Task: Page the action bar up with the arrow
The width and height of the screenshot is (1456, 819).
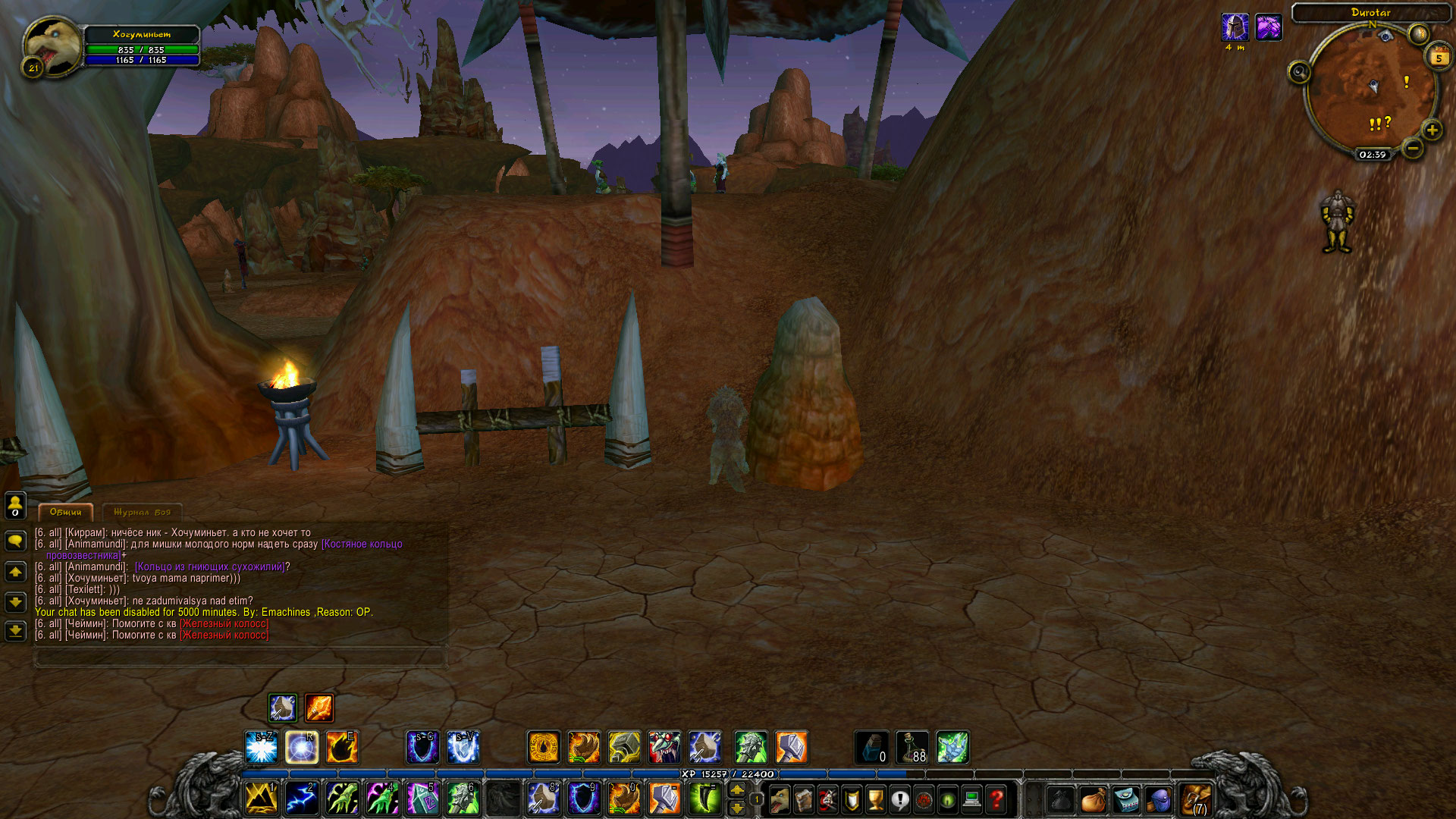Action: point(736,790)
